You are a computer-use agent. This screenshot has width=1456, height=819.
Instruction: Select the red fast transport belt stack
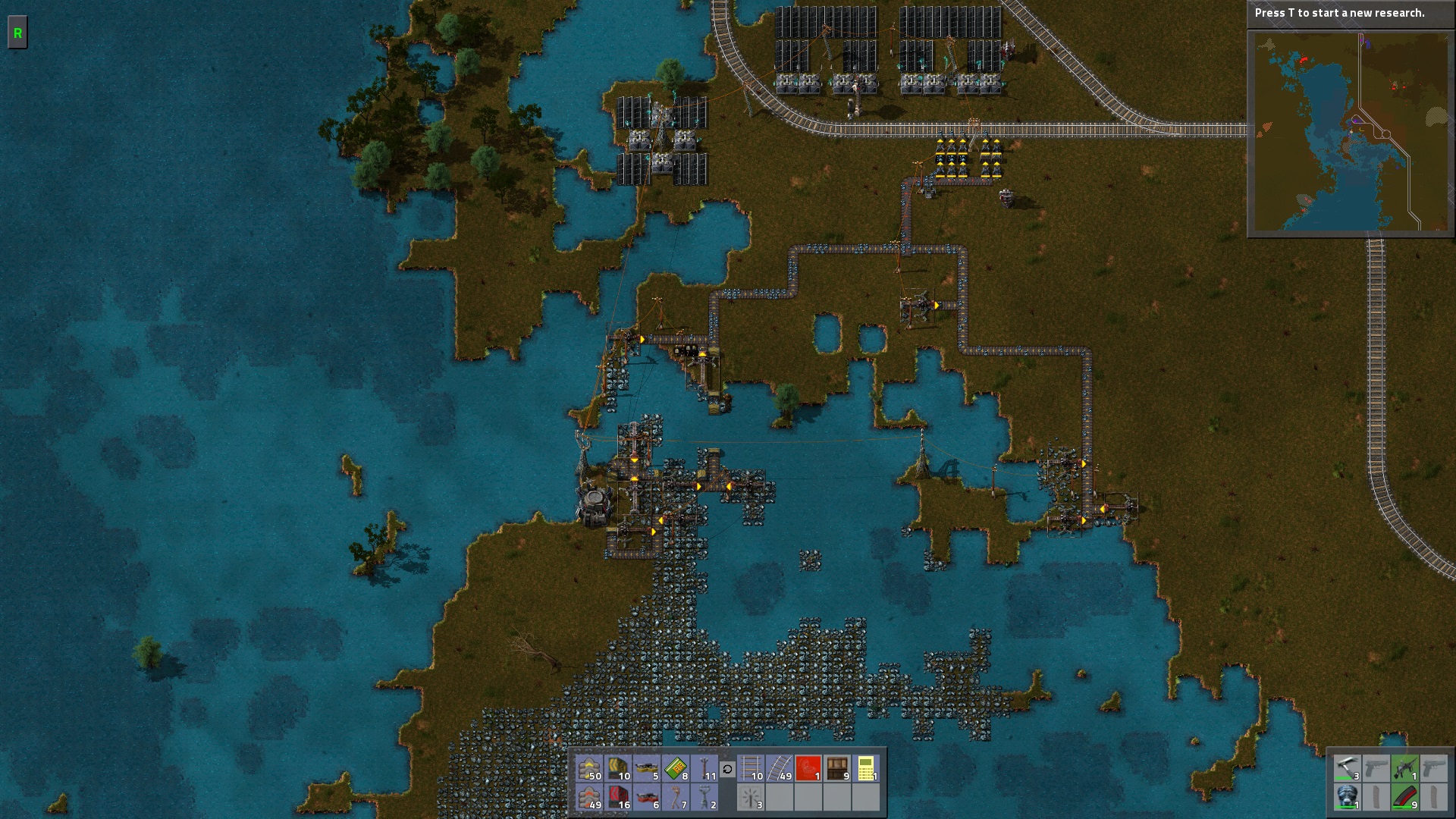589,798
